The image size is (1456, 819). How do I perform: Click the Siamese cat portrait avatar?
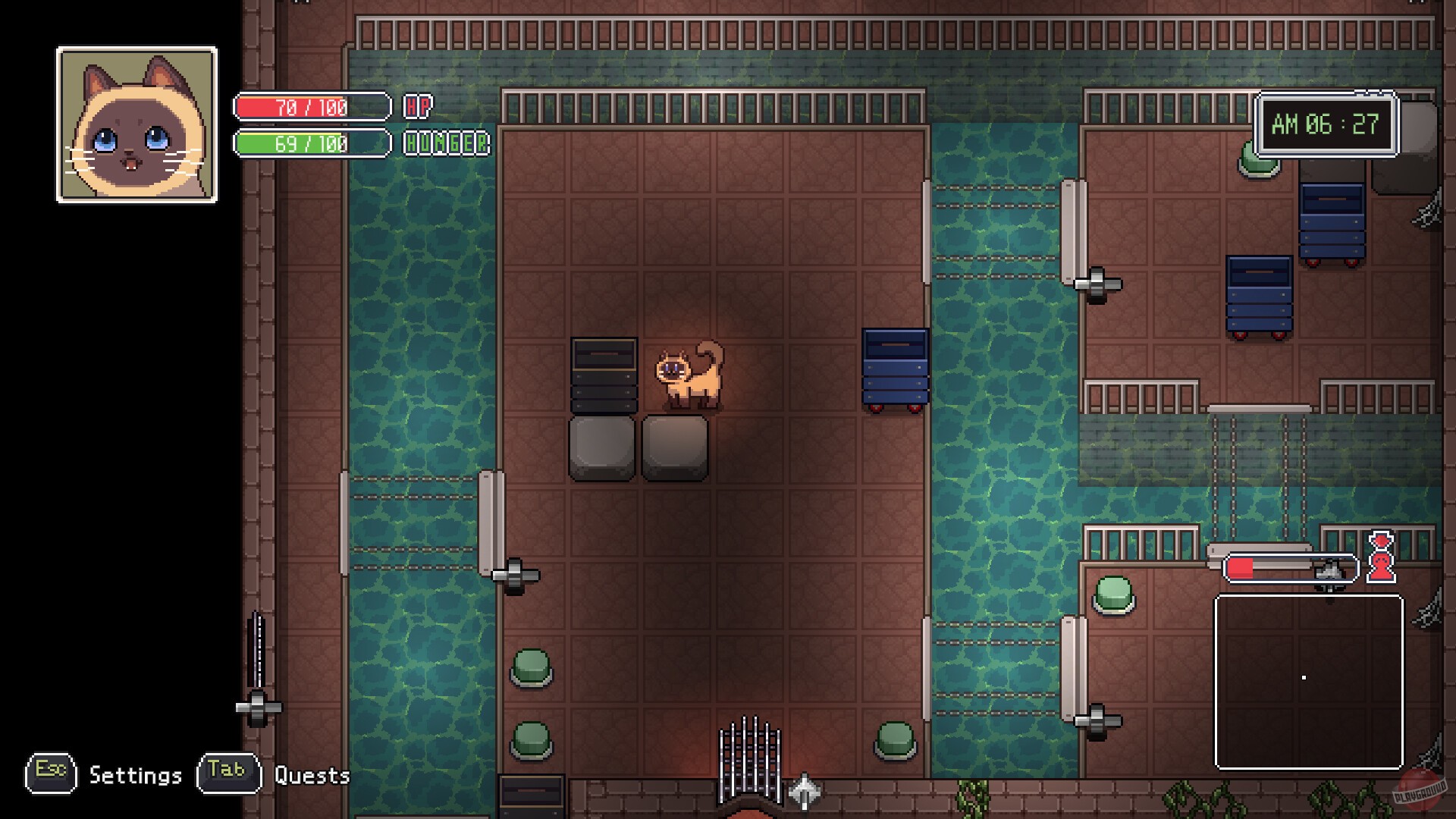(136, 124)
